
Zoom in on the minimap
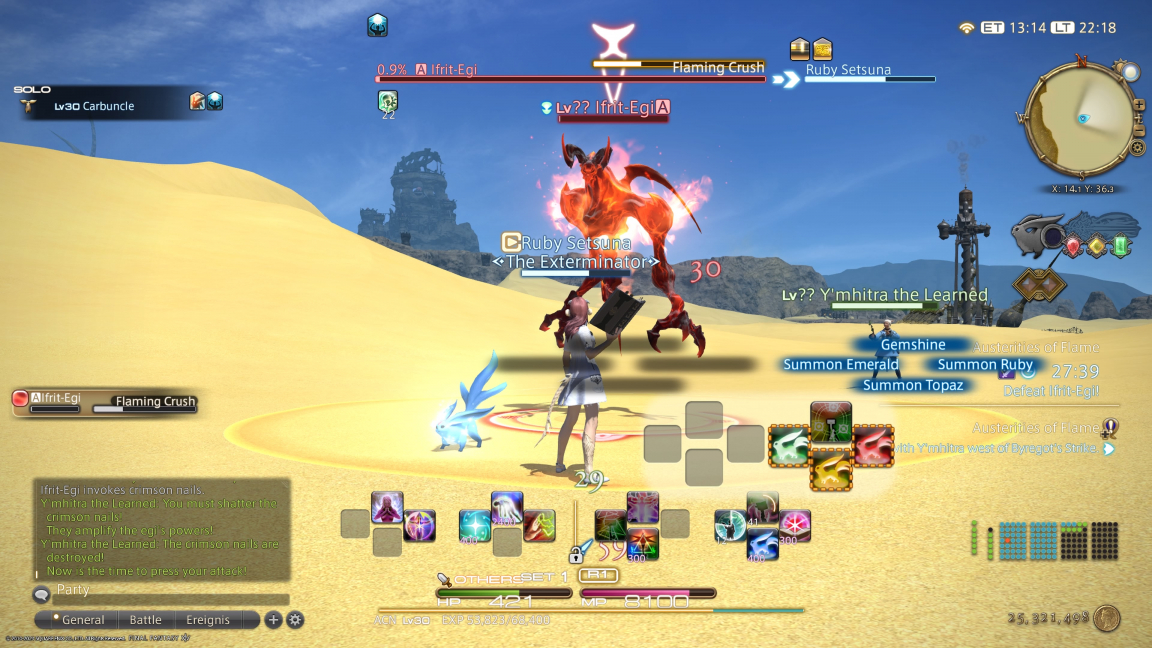1139,105
